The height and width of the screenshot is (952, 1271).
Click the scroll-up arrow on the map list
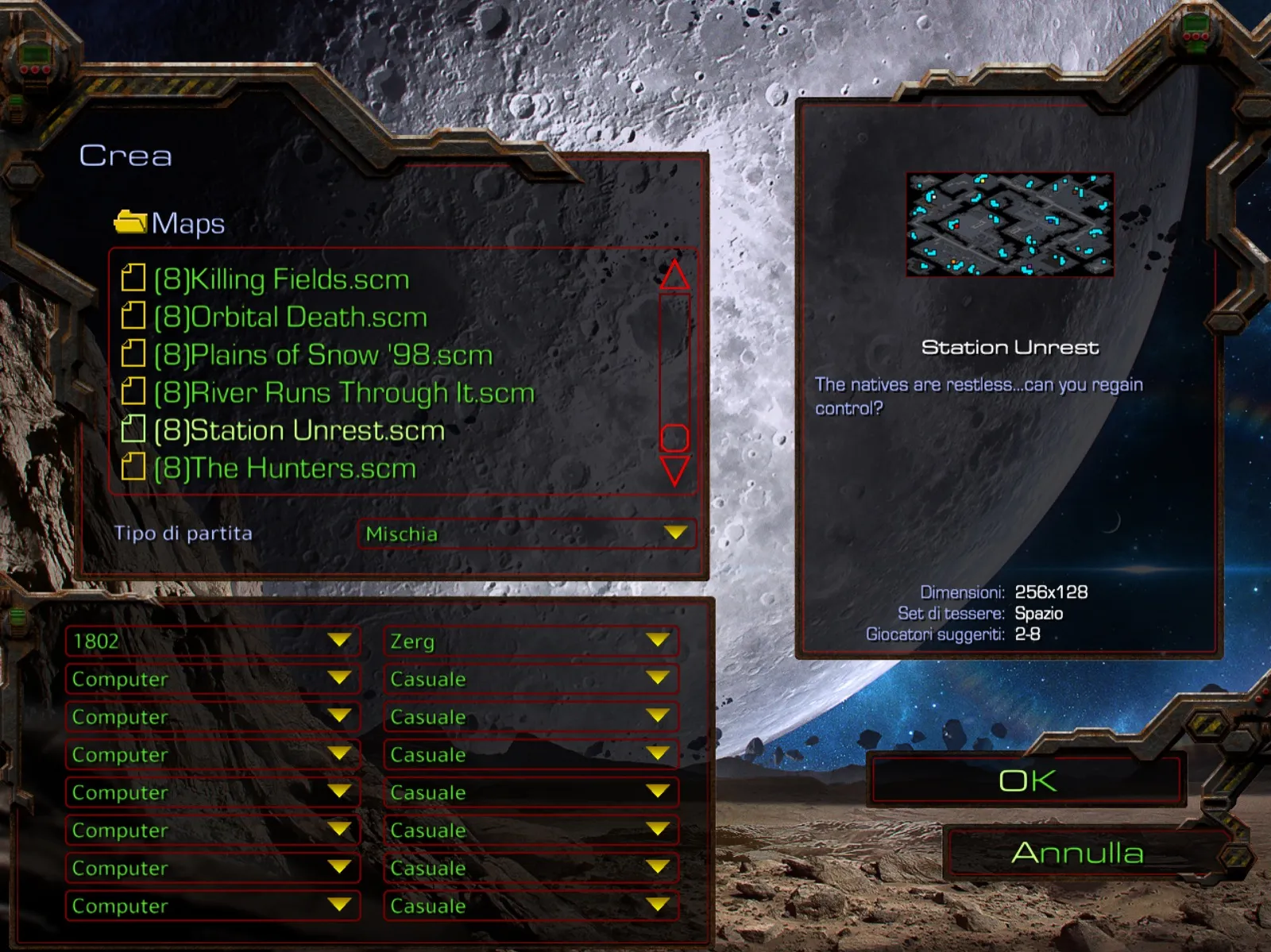(x=674, y=276)
